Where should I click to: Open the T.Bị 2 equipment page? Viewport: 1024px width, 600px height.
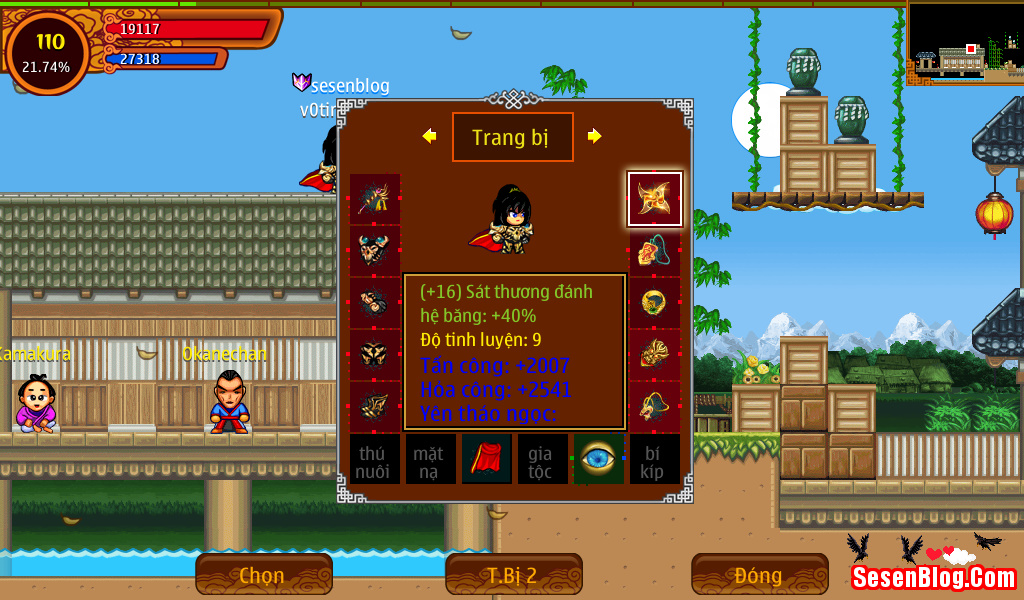(513, 575)
